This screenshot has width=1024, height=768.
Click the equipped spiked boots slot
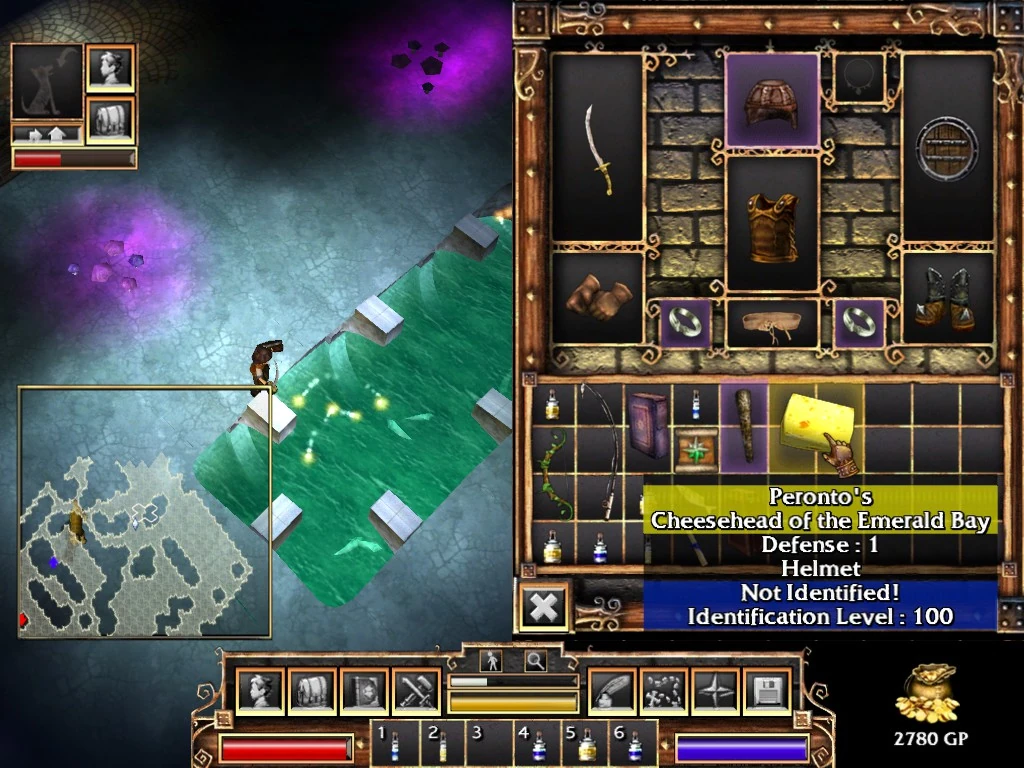coord(947,297)
